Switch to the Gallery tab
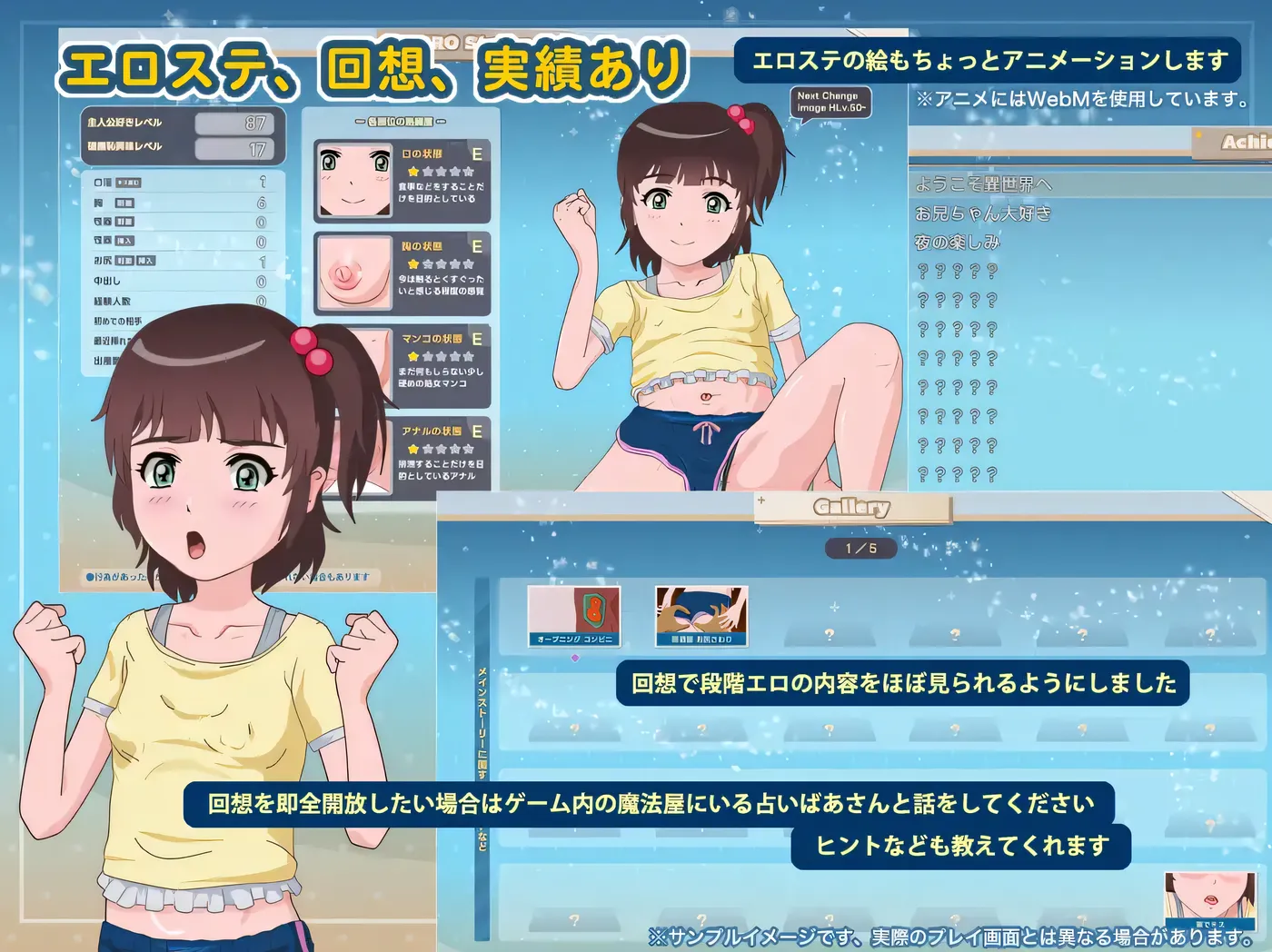 point(850,507)
